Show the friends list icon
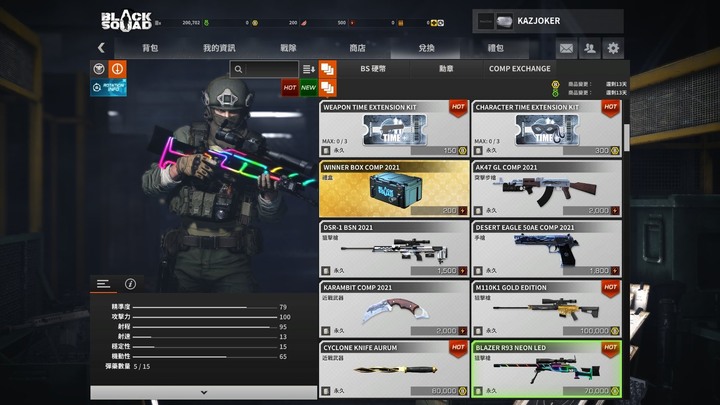 [590, 47]
